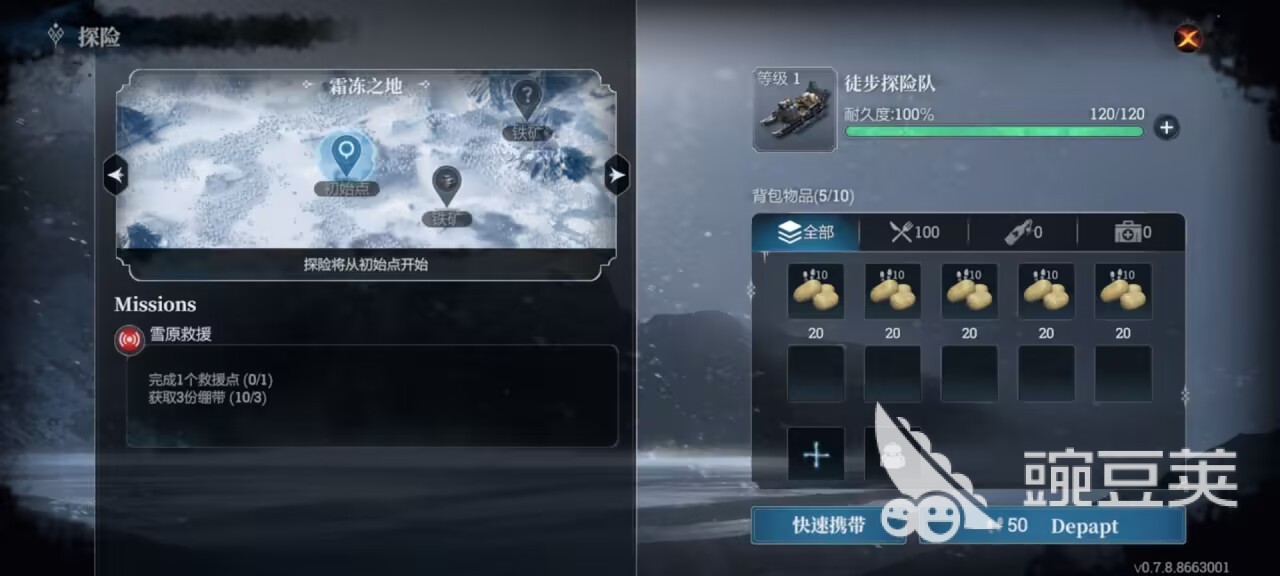
Task: Click the plus button beside durability bar
Action: coord(1166,128)
